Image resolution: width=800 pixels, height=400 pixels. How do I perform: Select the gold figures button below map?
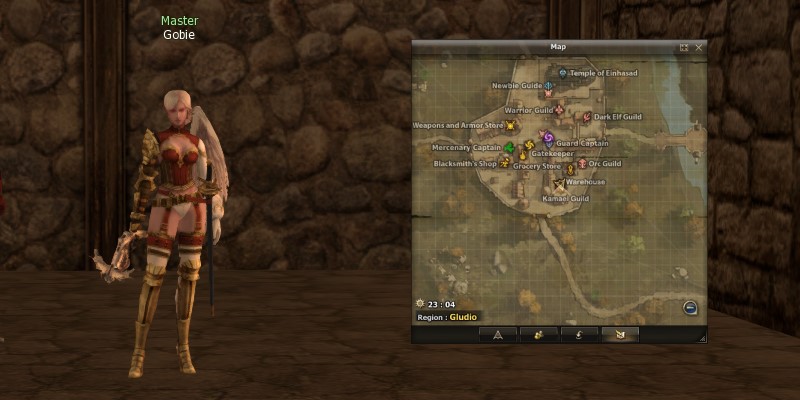537,334
